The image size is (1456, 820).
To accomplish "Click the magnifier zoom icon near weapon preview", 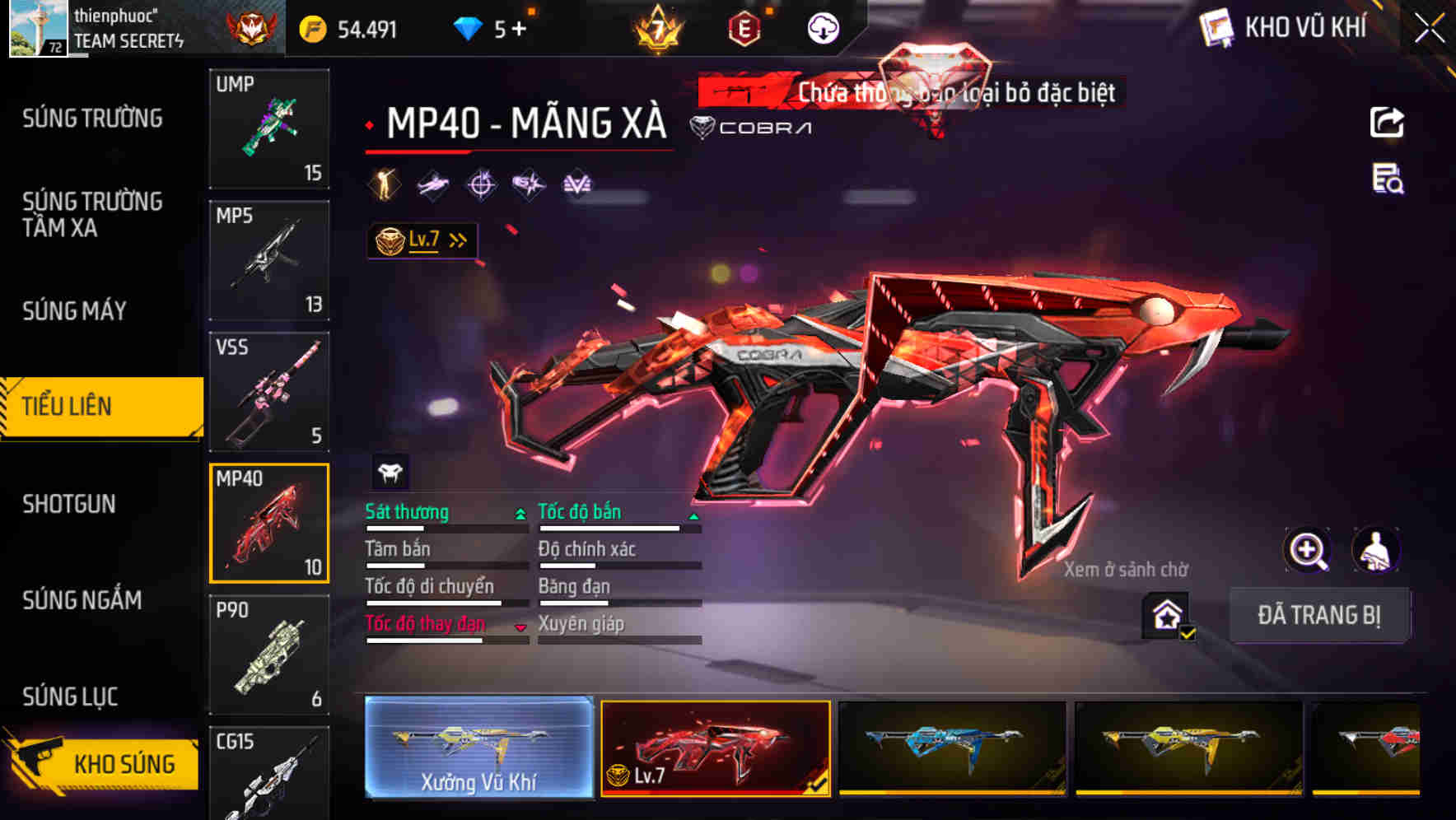I will [1306, 550].
